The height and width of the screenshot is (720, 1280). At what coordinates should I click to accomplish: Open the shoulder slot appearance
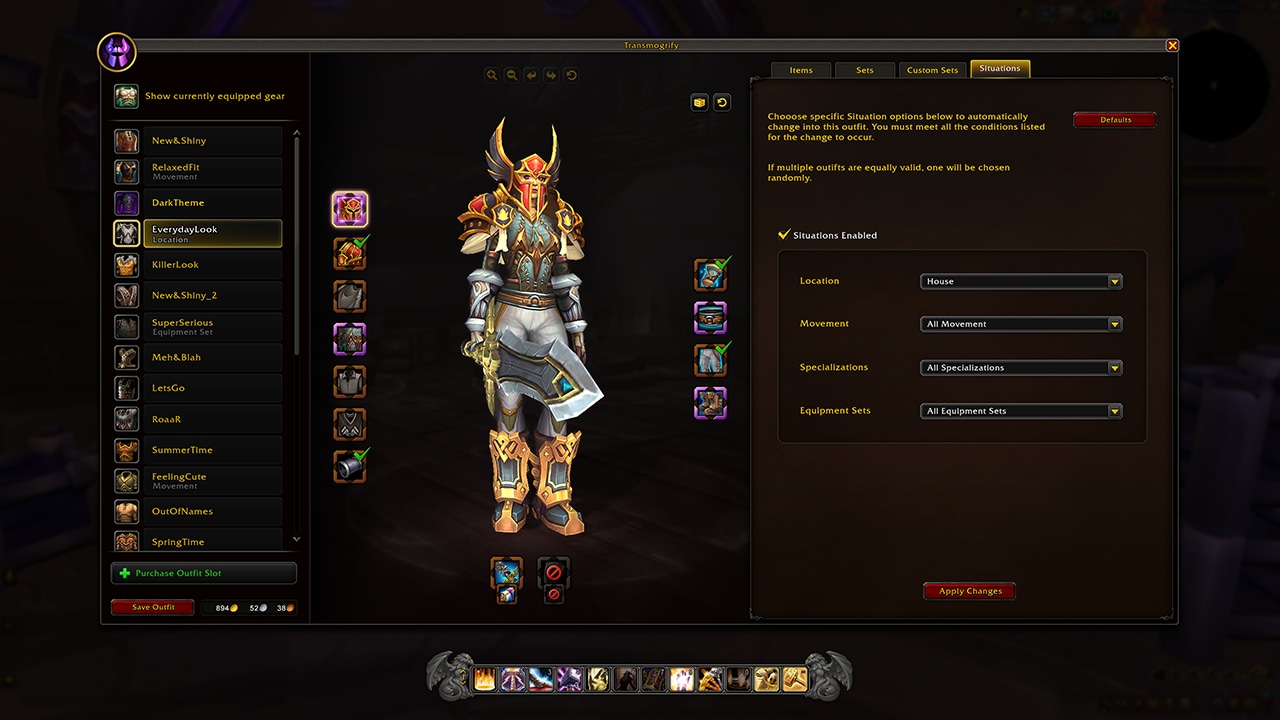pyautogui.click(x=352, y=252)
